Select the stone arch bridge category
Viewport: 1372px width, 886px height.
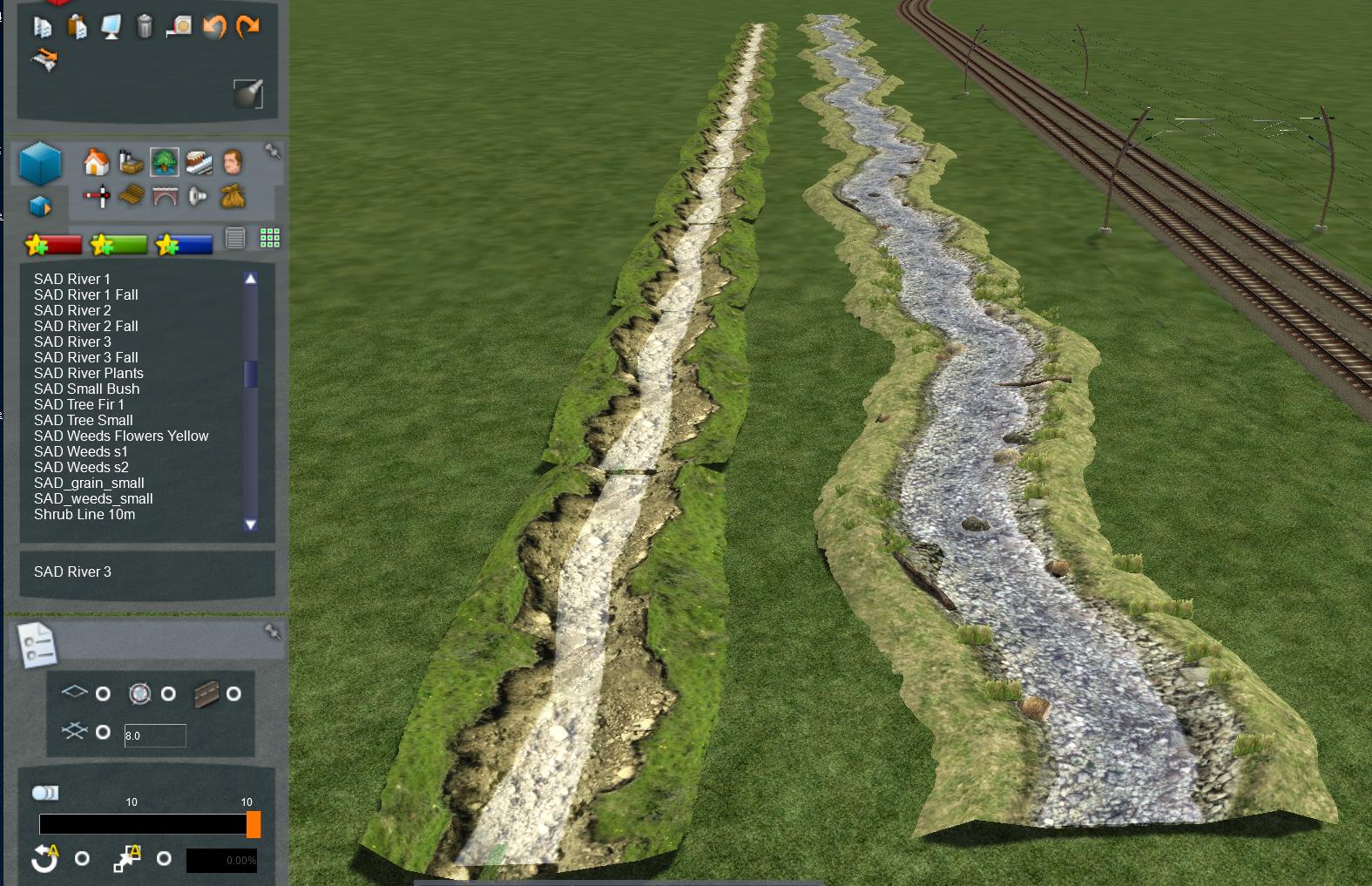164,197
